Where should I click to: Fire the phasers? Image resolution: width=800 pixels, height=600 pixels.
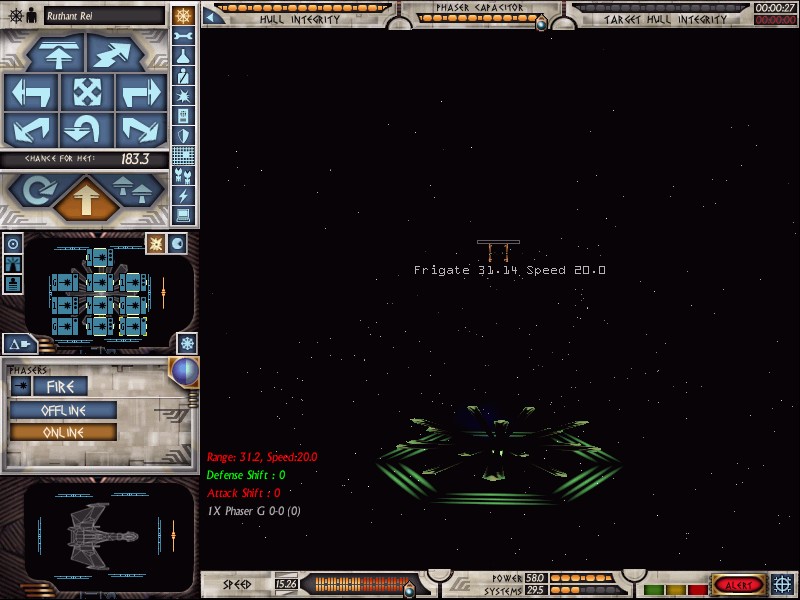tap(60, 386)
